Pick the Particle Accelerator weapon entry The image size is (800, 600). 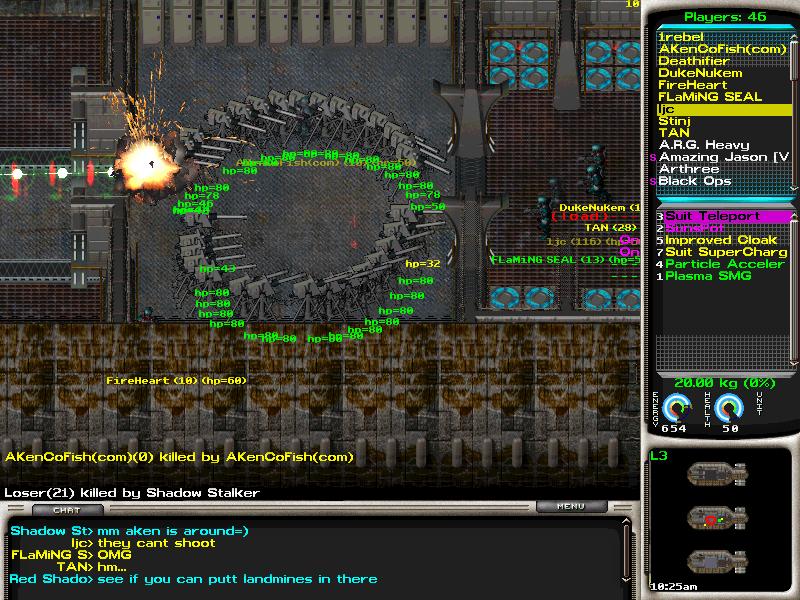point(726,264)
